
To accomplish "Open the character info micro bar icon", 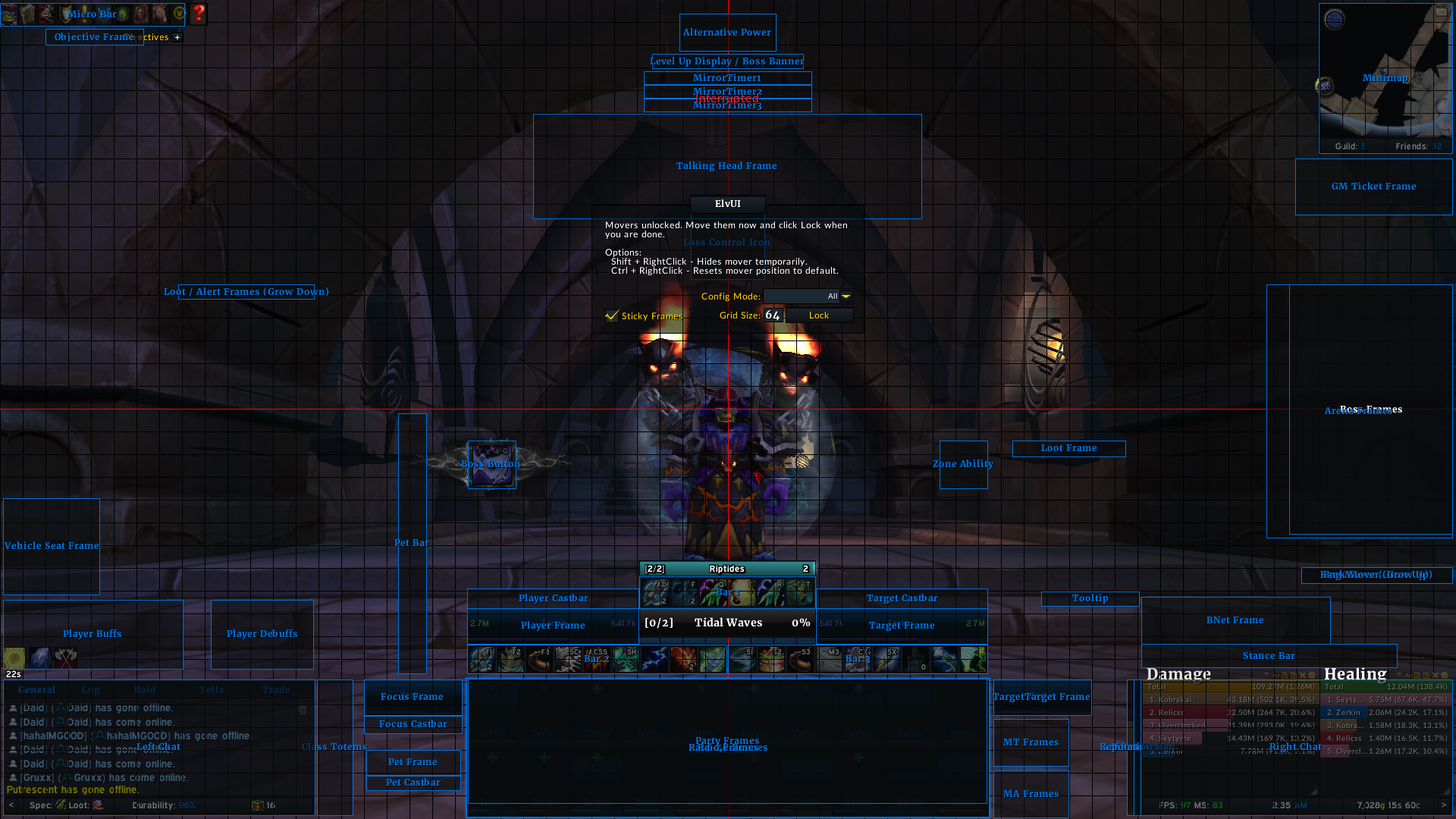I will click(9, 14).
